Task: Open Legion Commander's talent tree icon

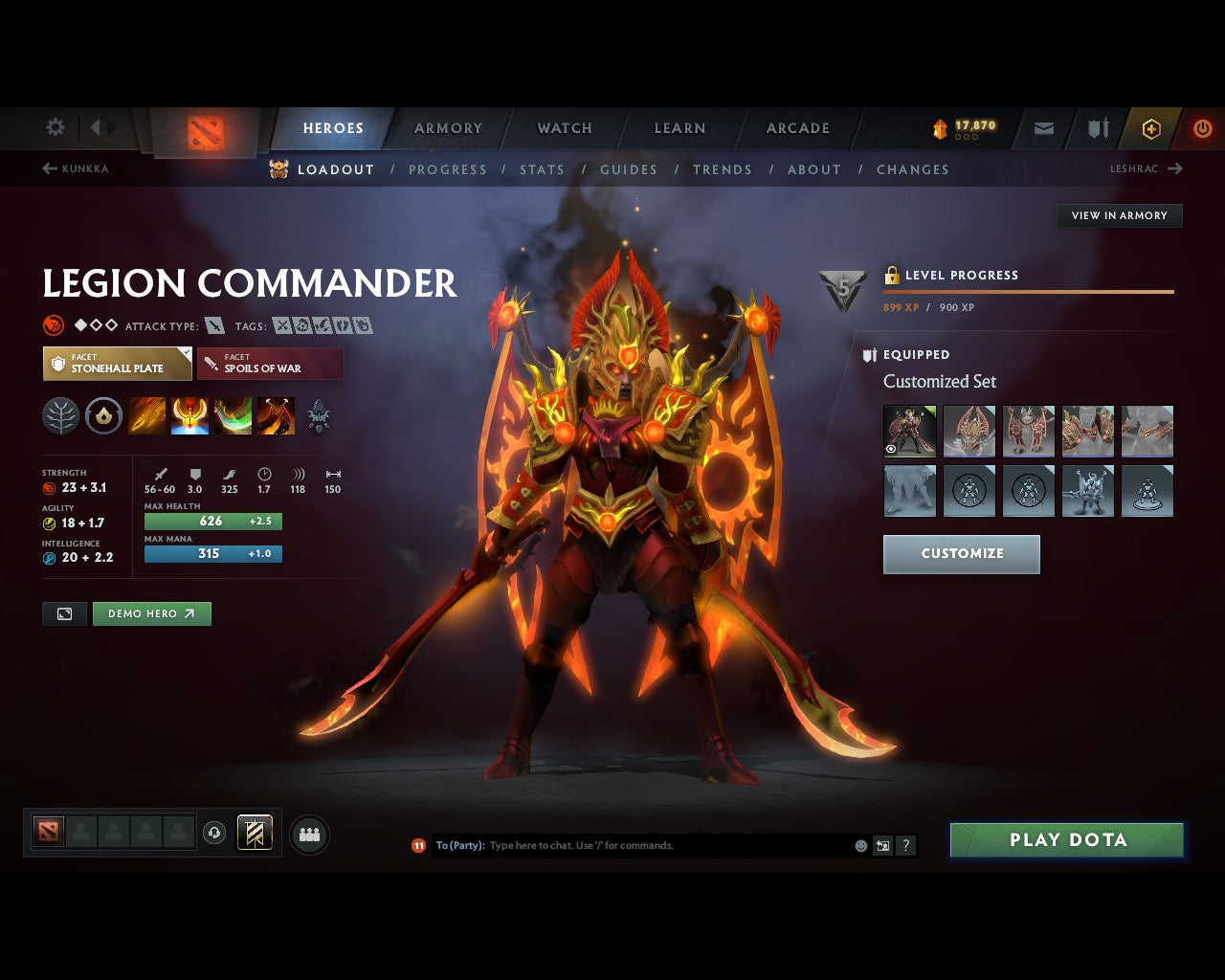Action: [x=60, y=415]
